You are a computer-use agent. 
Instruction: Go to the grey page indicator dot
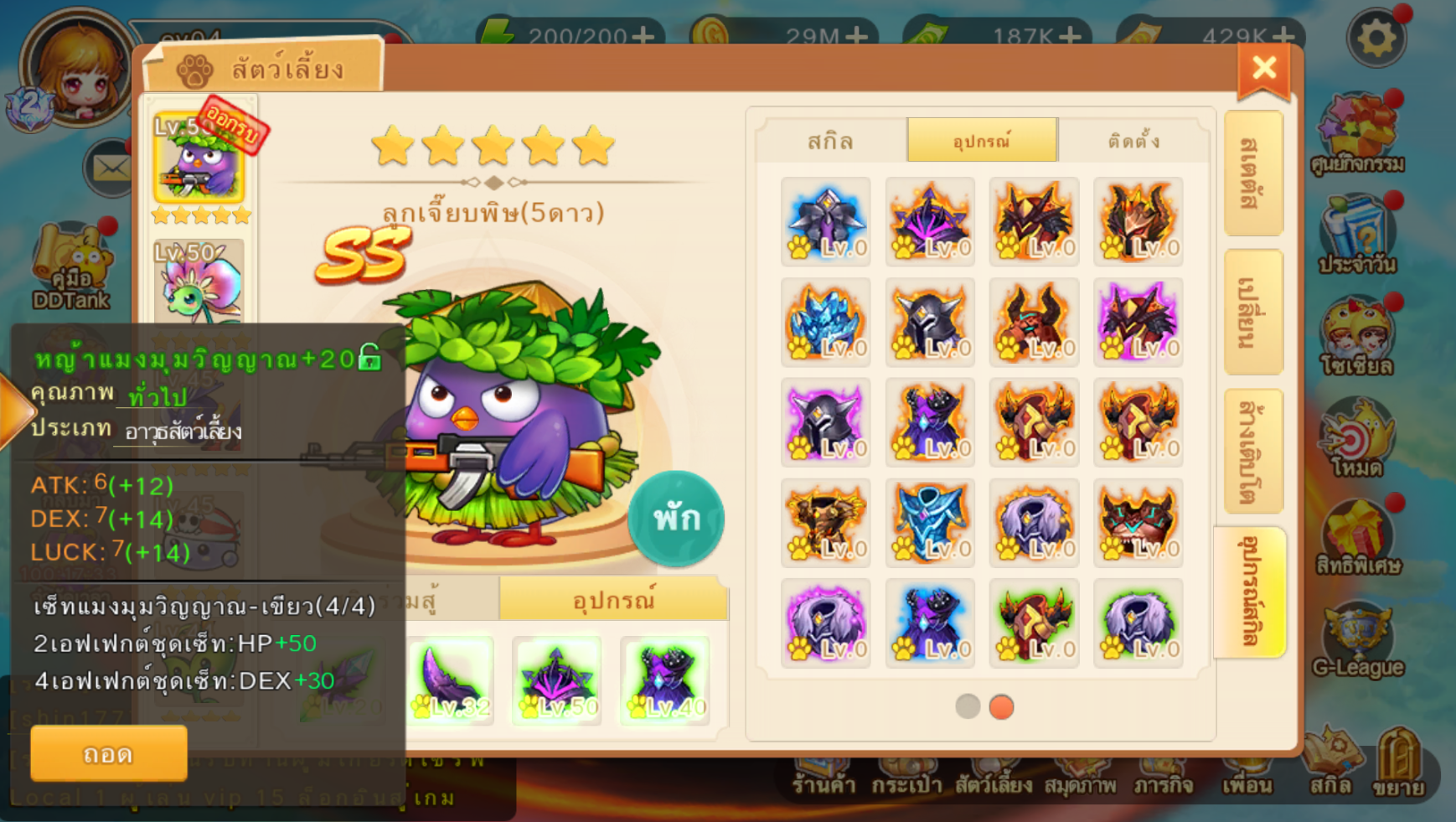tap(968, 706)
